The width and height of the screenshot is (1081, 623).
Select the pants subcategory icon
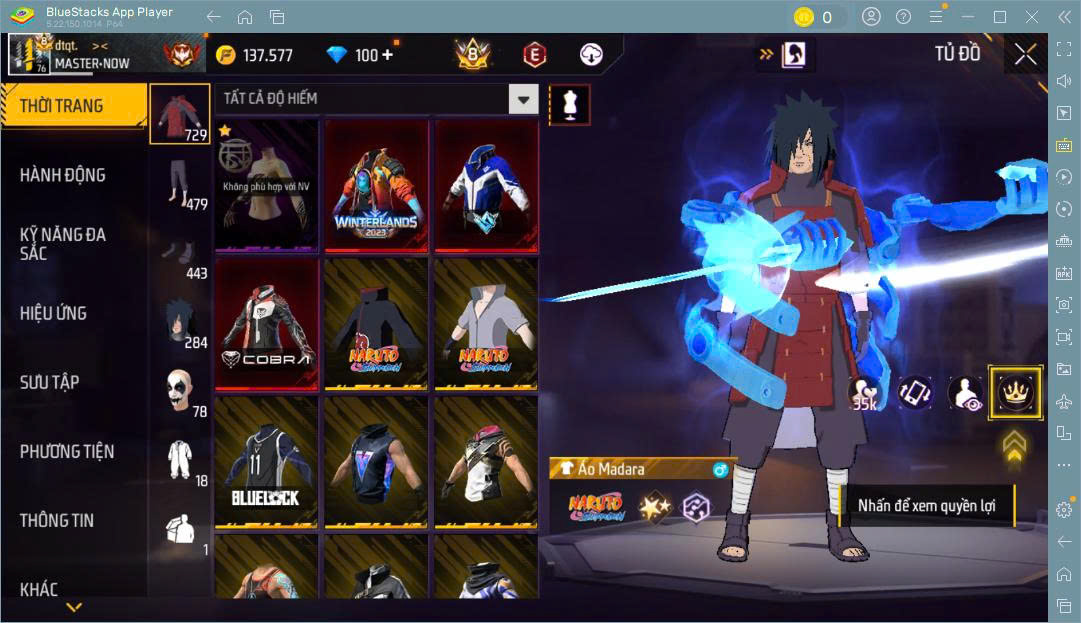coord(180,183)
